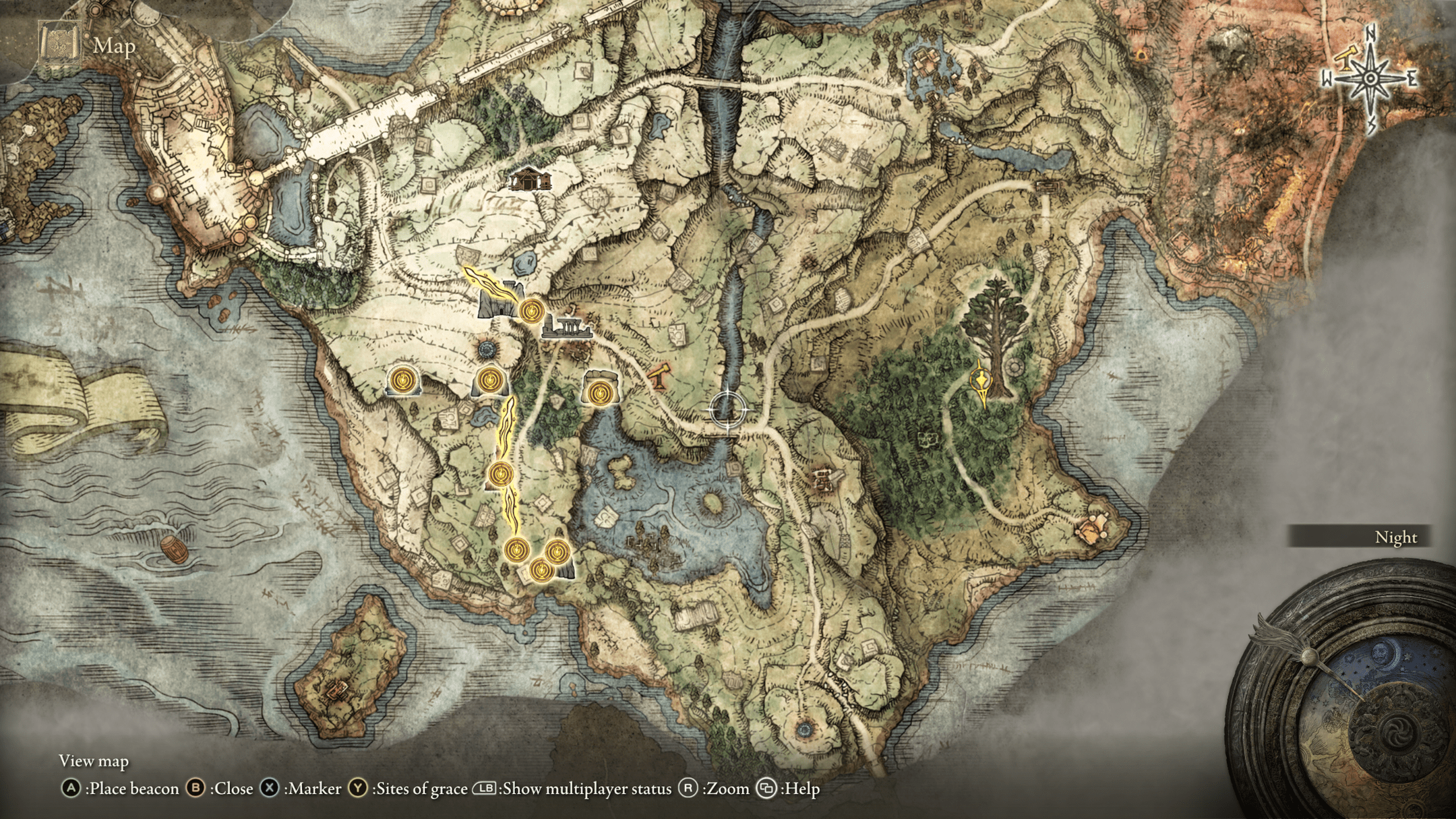Select the site of grace beside the Stormgate icon

532,311
